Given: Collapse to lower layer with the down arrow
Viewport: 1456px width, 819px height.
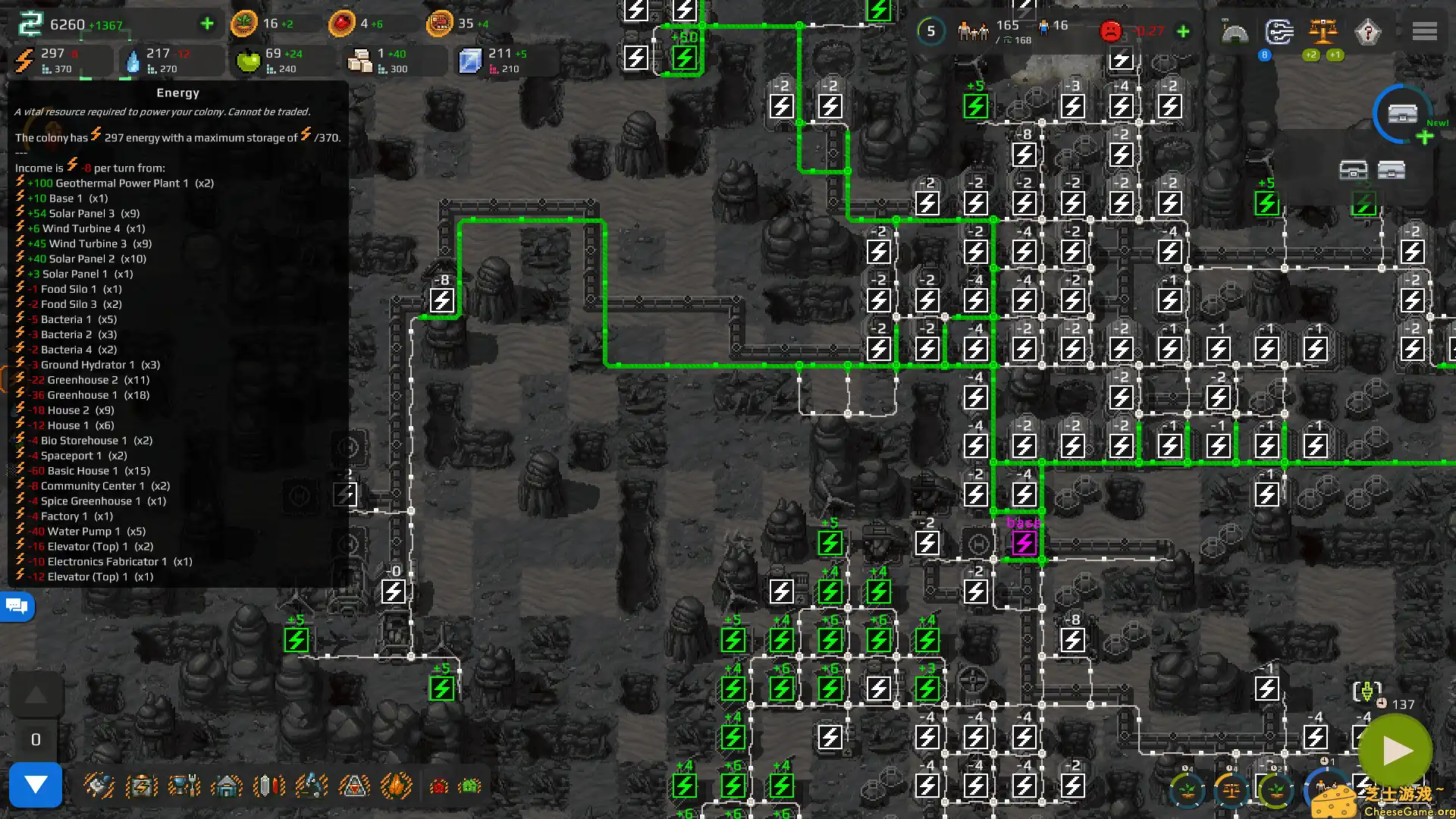Looking at the screenshot, I should tap(34, 785).
